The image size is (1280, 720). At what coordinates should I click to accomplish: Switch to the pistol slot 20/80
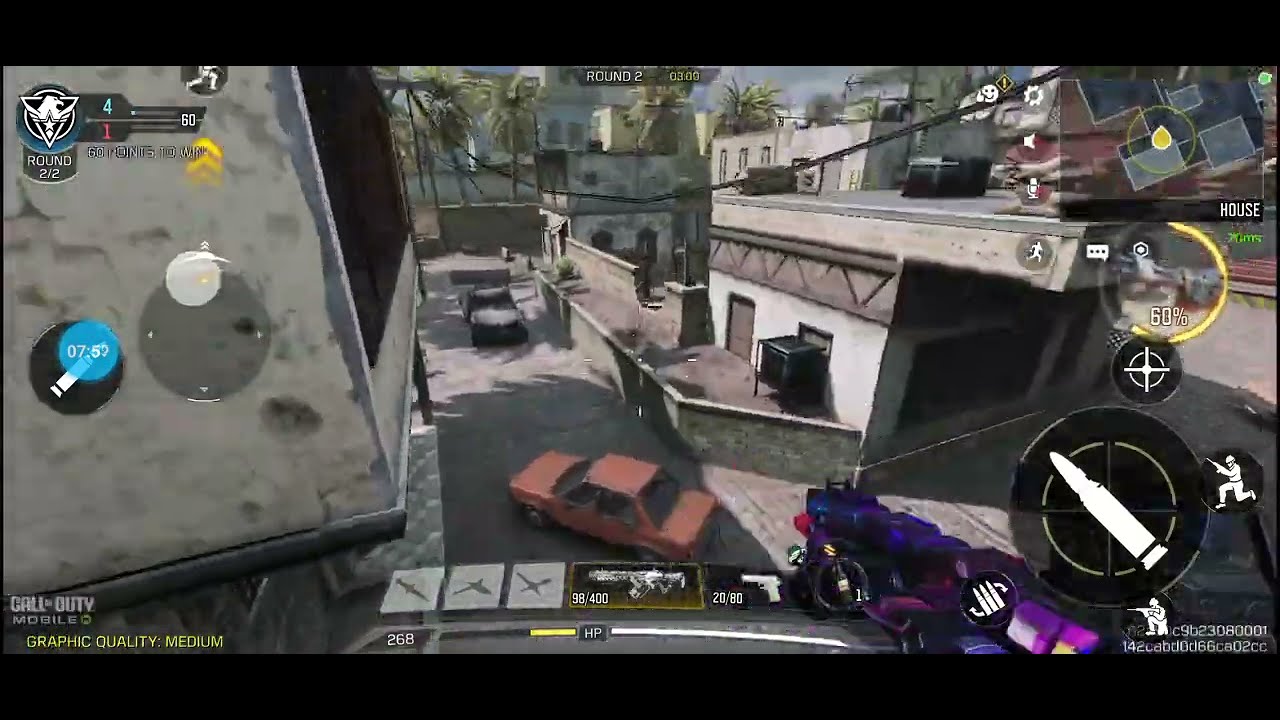click(x=746, y=587)
